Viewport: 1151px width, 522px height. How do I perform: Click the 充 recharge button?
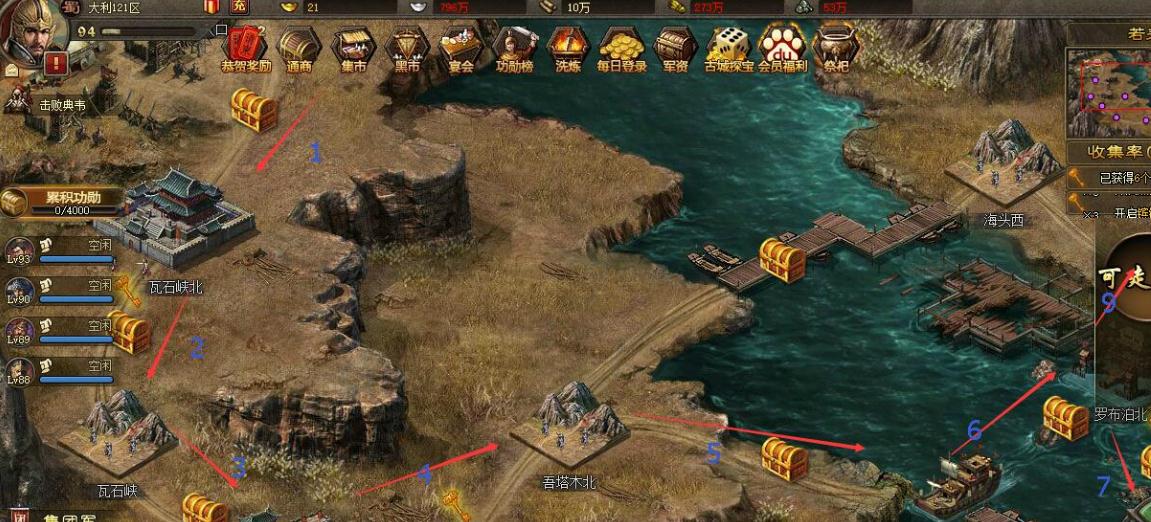(x=239, y=7)
